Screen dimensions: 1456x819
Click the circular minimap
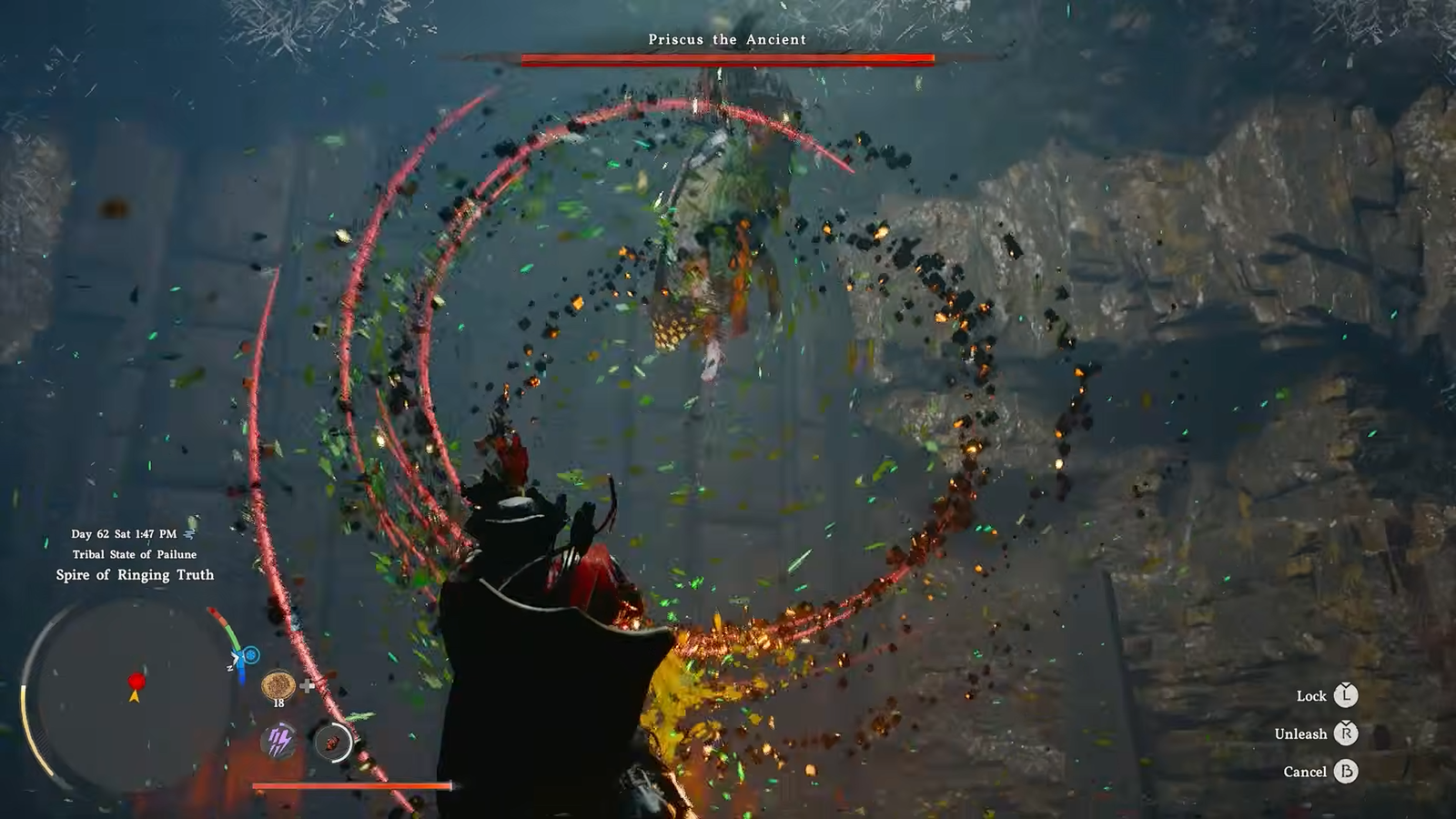point(132,696)
